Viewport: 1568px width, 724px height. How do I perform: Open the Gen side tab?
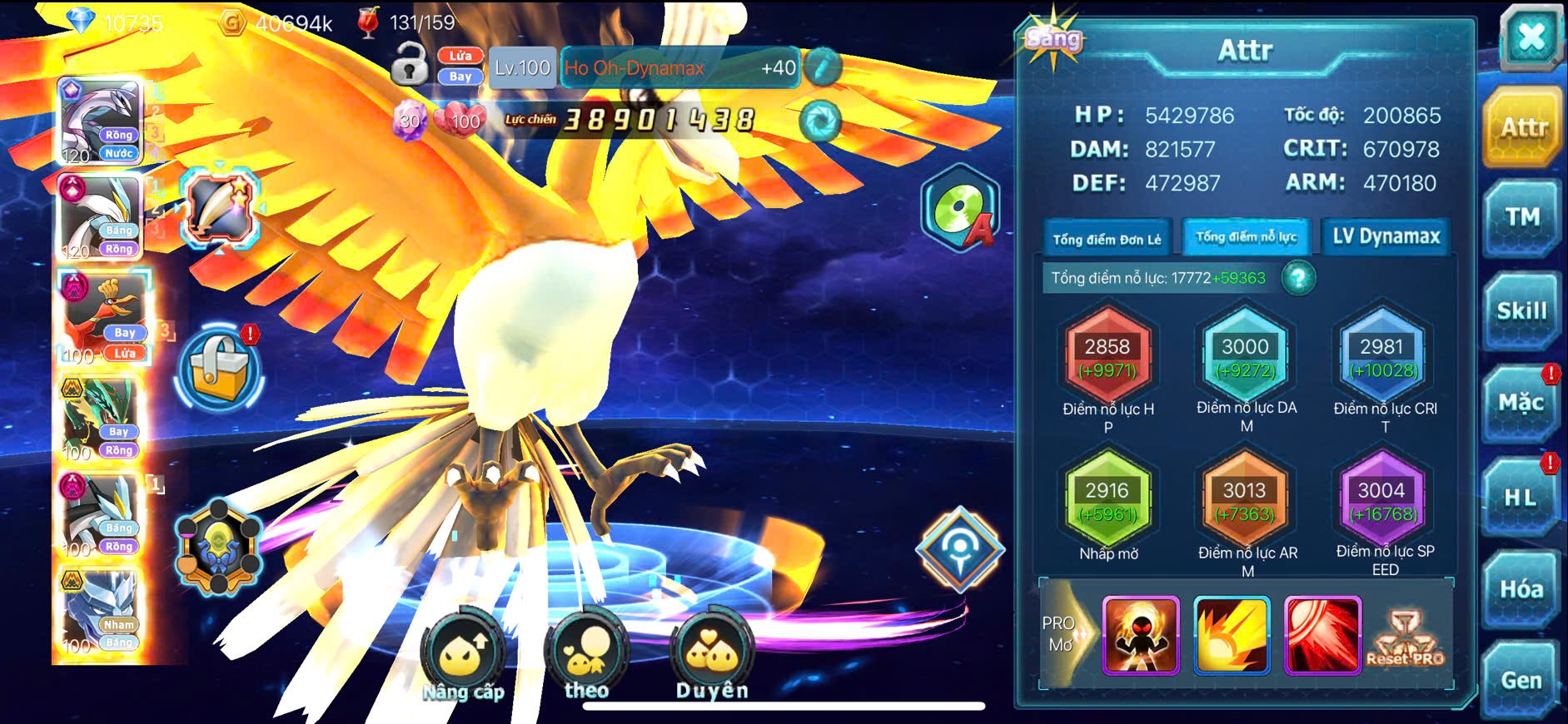pos(1521,680)
